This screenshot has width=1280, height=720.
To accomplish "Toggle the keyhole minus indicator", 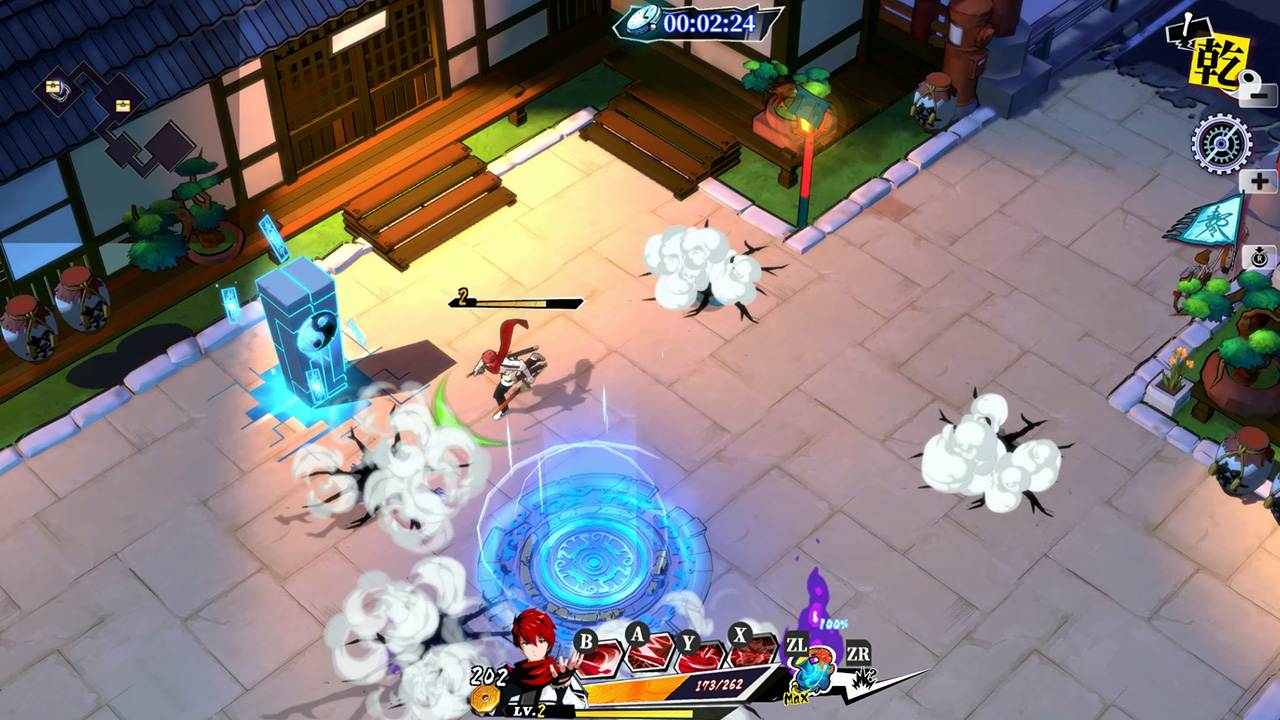I will coord(1255,88).
